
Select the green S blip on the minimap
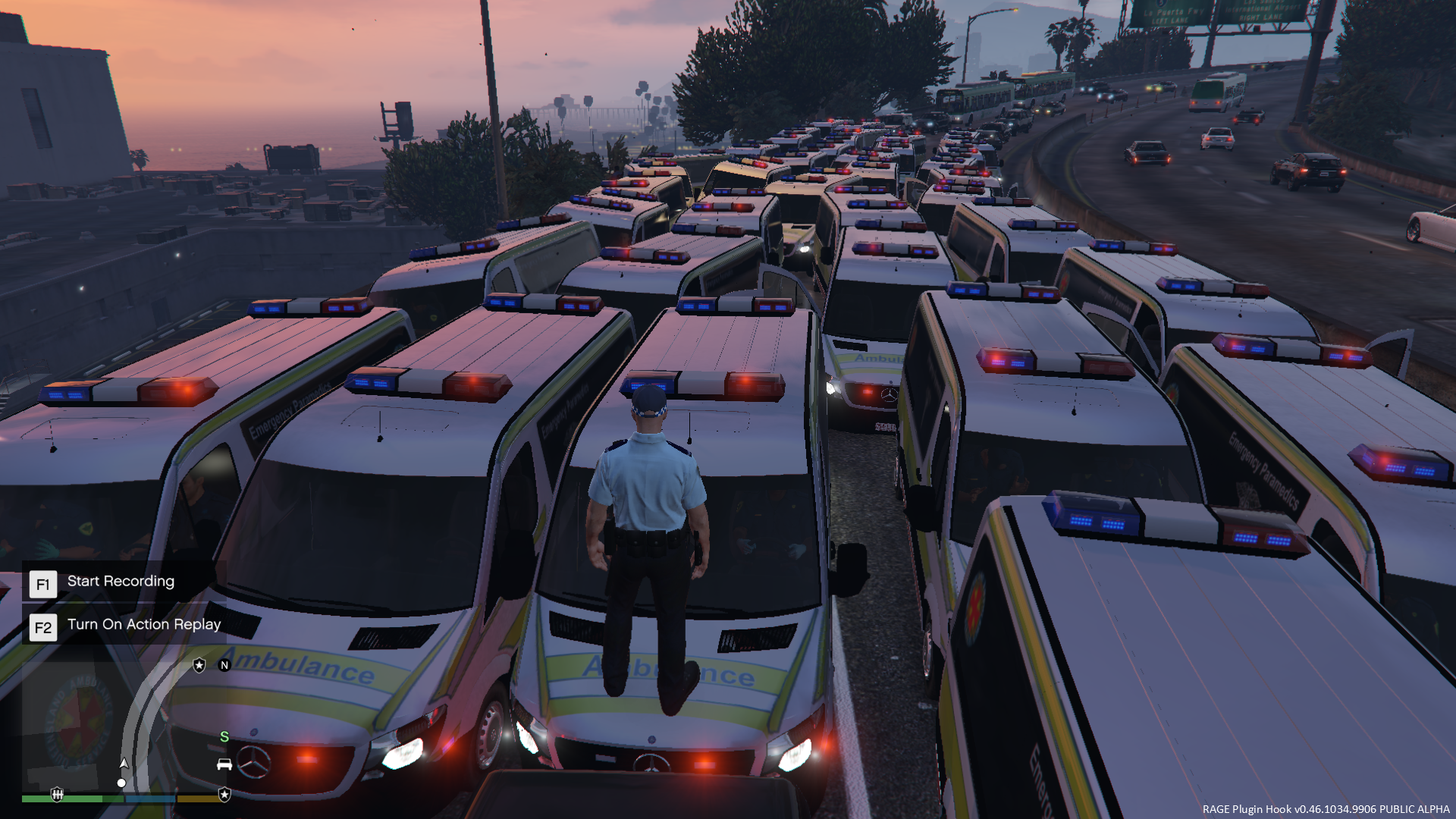click(224, 736)
